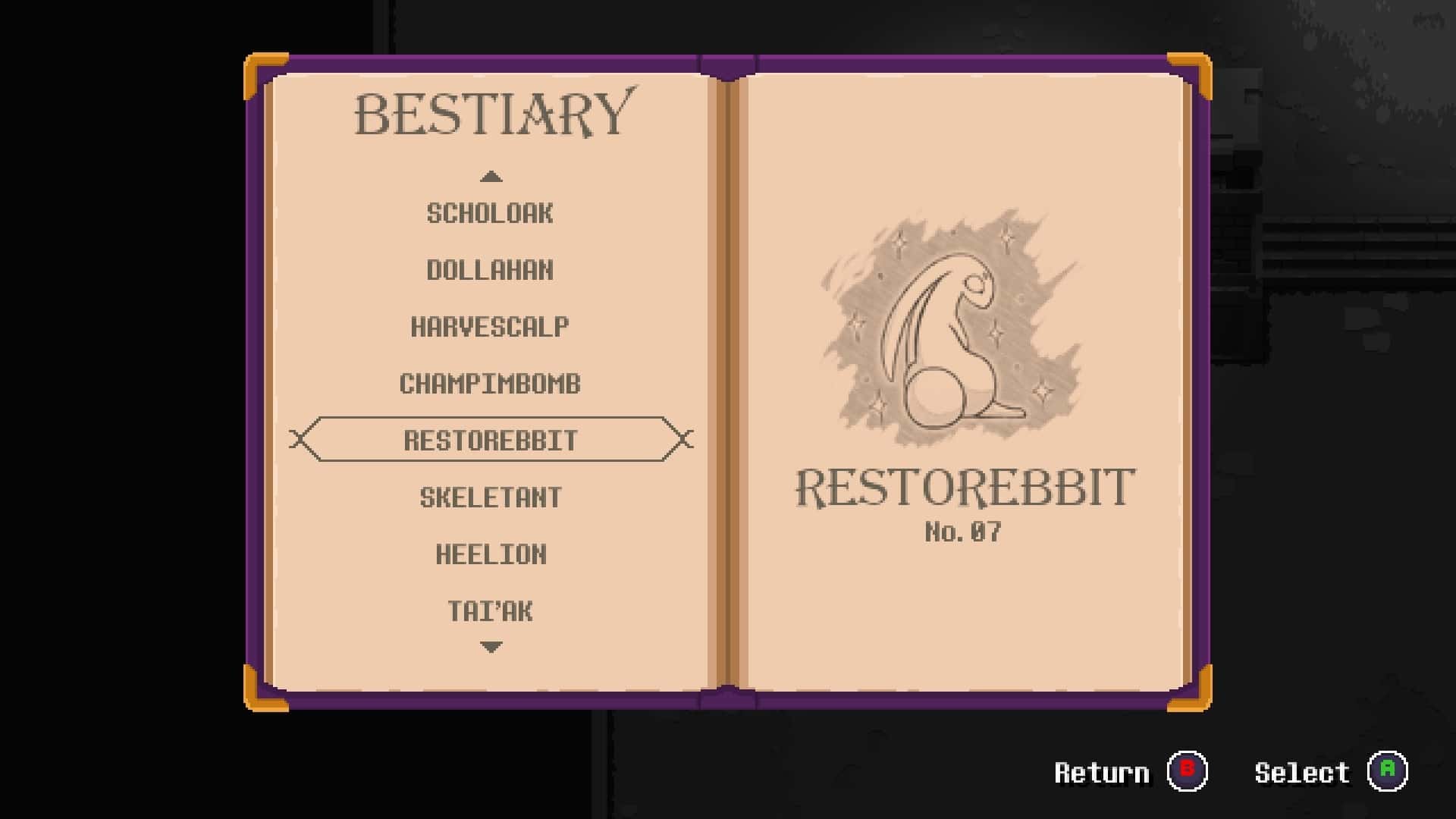Select the SCHOLOAK bestiary entry

coord(491,213)
